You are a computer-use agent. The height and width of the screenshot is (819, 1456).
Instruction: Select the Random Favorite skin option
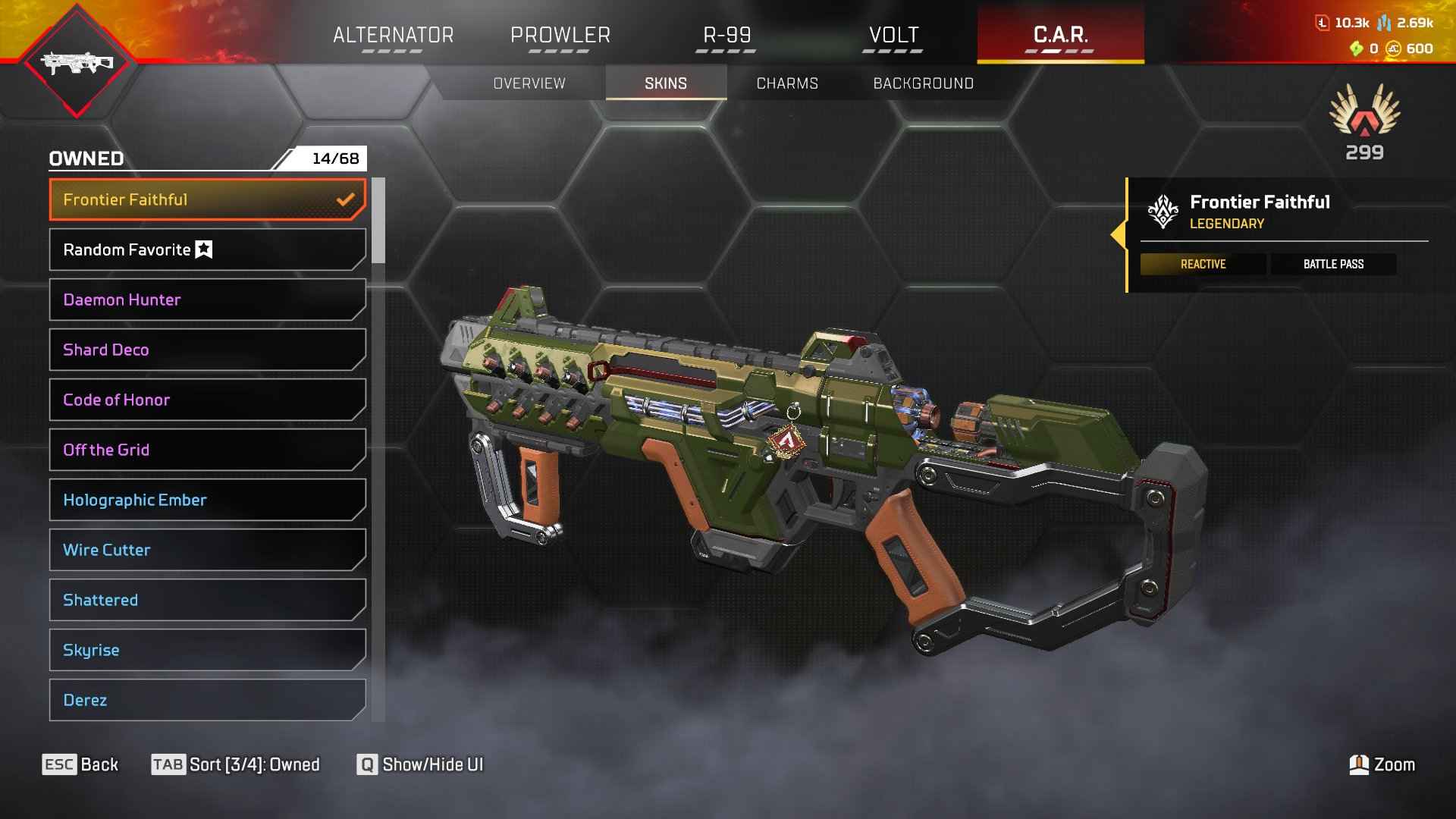coord(207,249)
